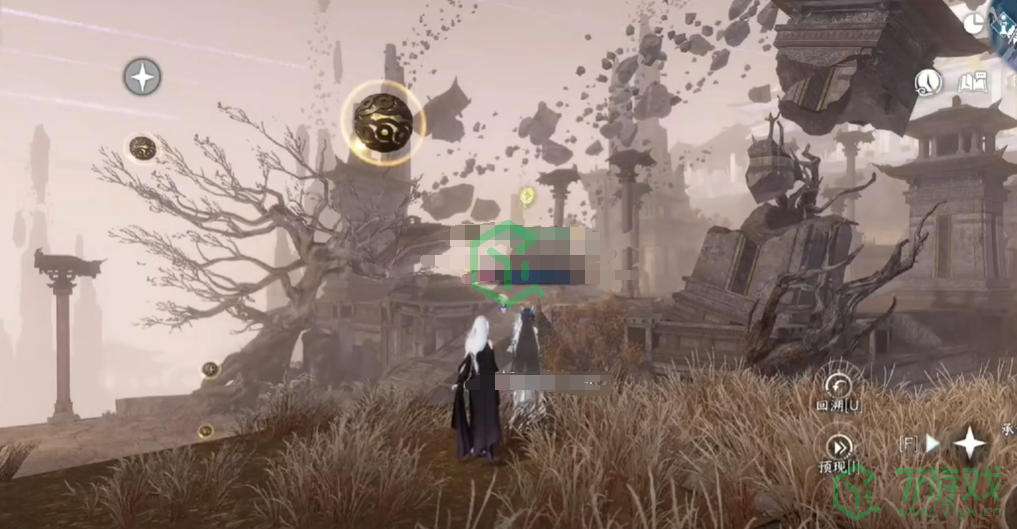Open the clock with cloud swirl icon
This screenshot has width=1017, height=529.
[x=929, y=81]
